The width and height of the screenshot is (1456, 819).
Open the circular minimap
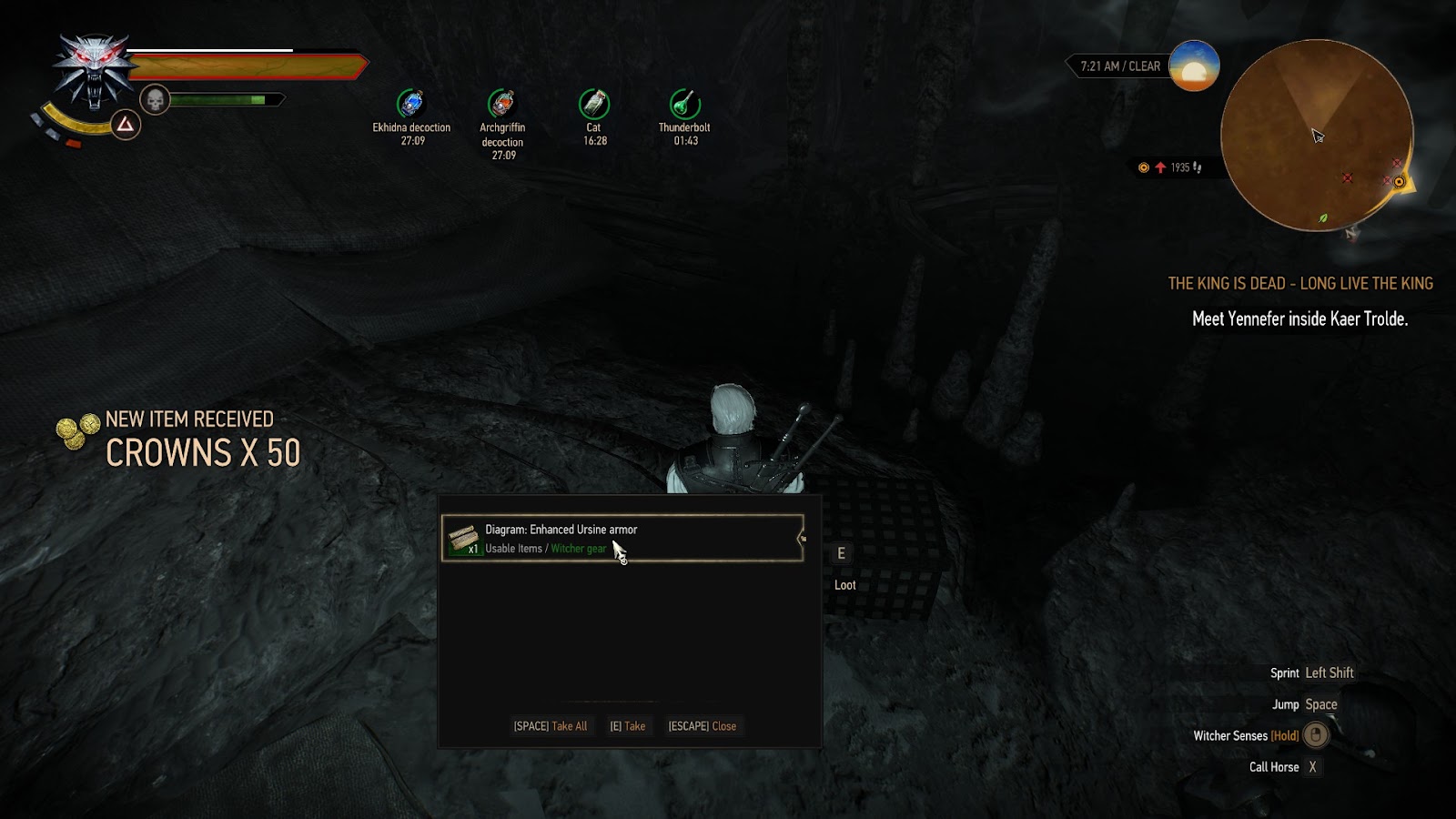[x=1316, y=136]
